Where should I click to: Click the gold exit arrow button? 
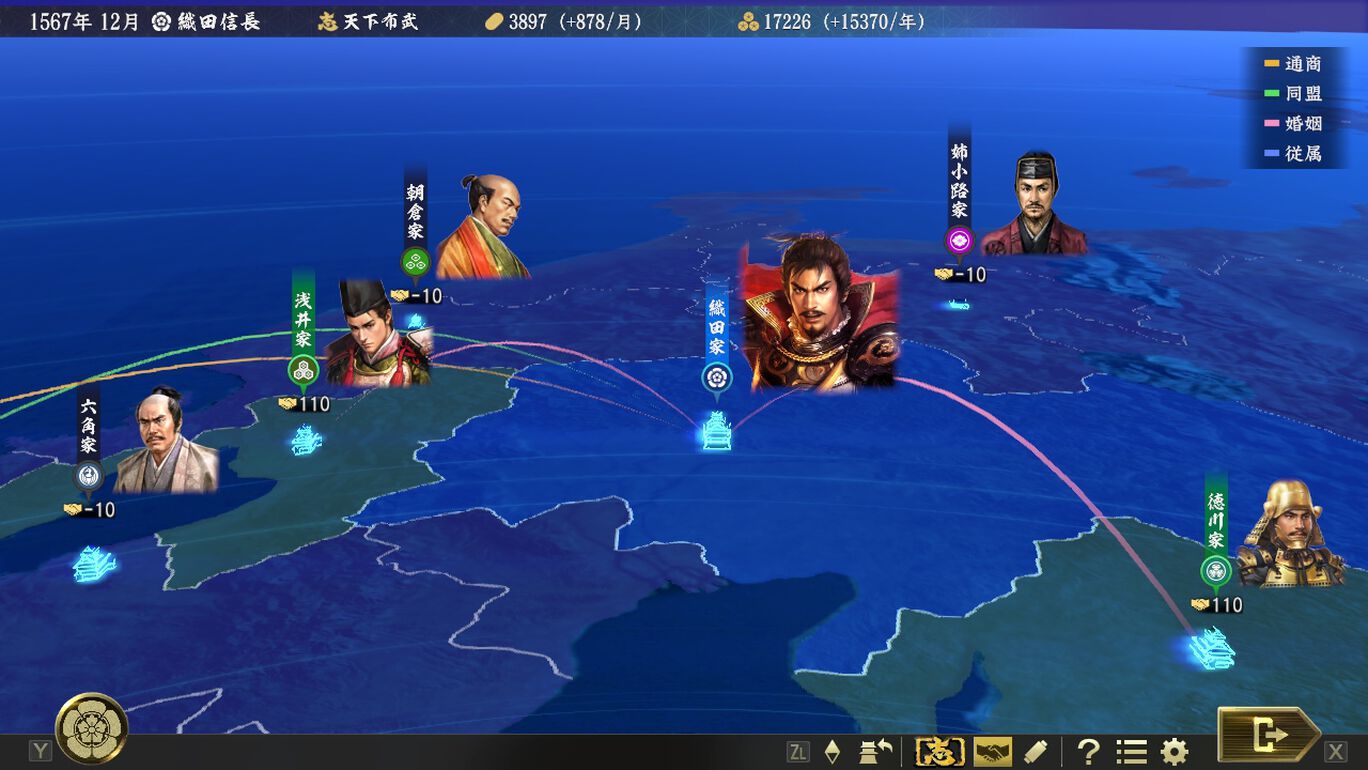pyautogui.click(x=1268, y=736)
